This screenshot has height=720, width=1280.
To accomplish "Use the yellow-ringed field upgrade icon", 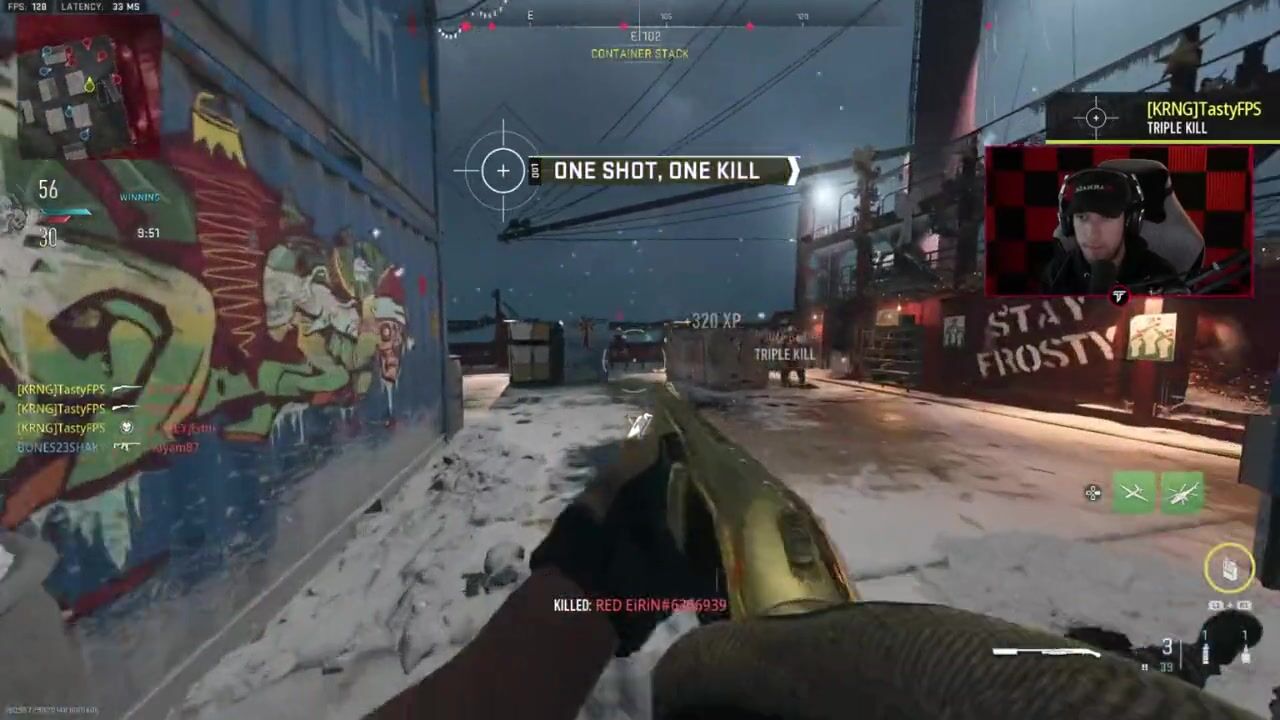I will pyautogui.click(x=1229, y=569).
